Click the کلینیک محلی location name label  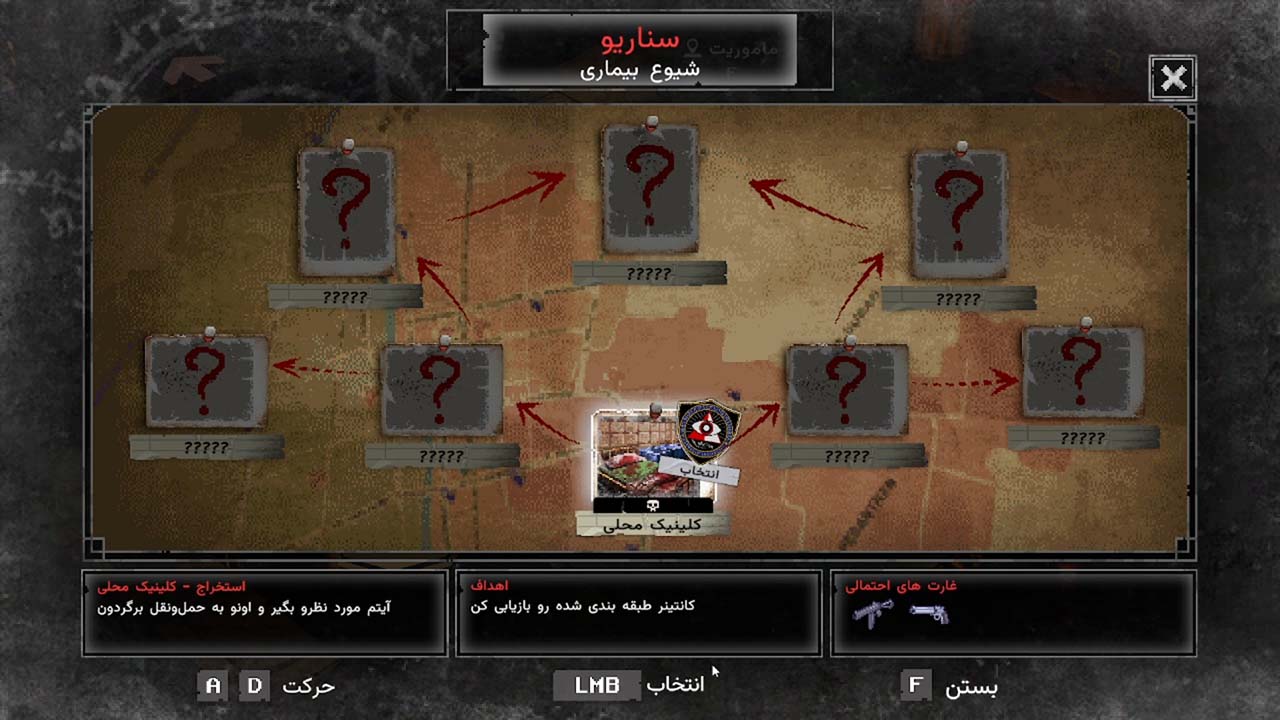pyautogui.click(x=650, y=523)
